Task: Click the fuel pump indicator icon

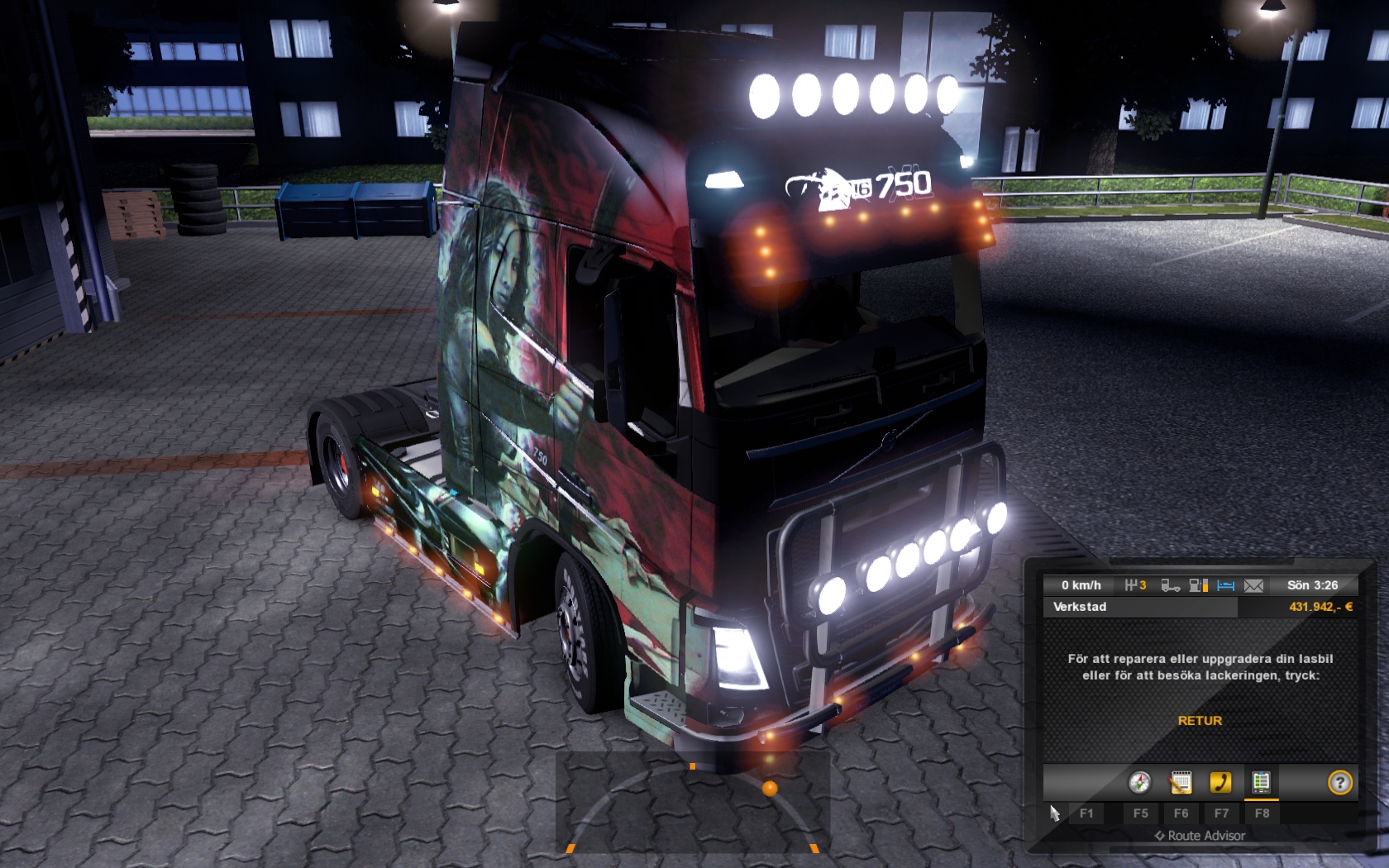Action: pyautogui.click(x=1198, y=585)
